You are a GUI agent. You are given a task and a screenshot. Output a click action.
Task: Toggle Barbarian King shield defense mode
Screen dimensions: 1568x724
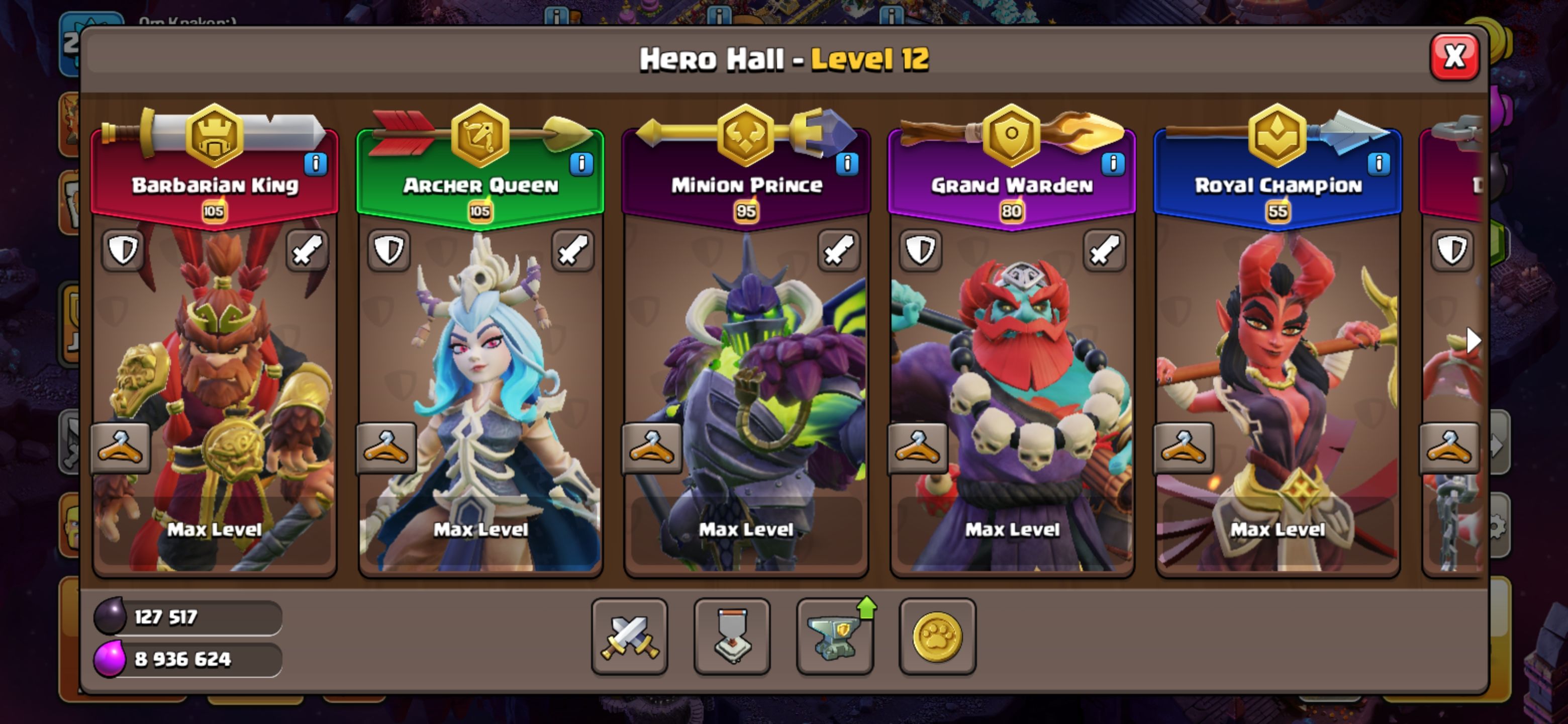[x=123, y=250]
